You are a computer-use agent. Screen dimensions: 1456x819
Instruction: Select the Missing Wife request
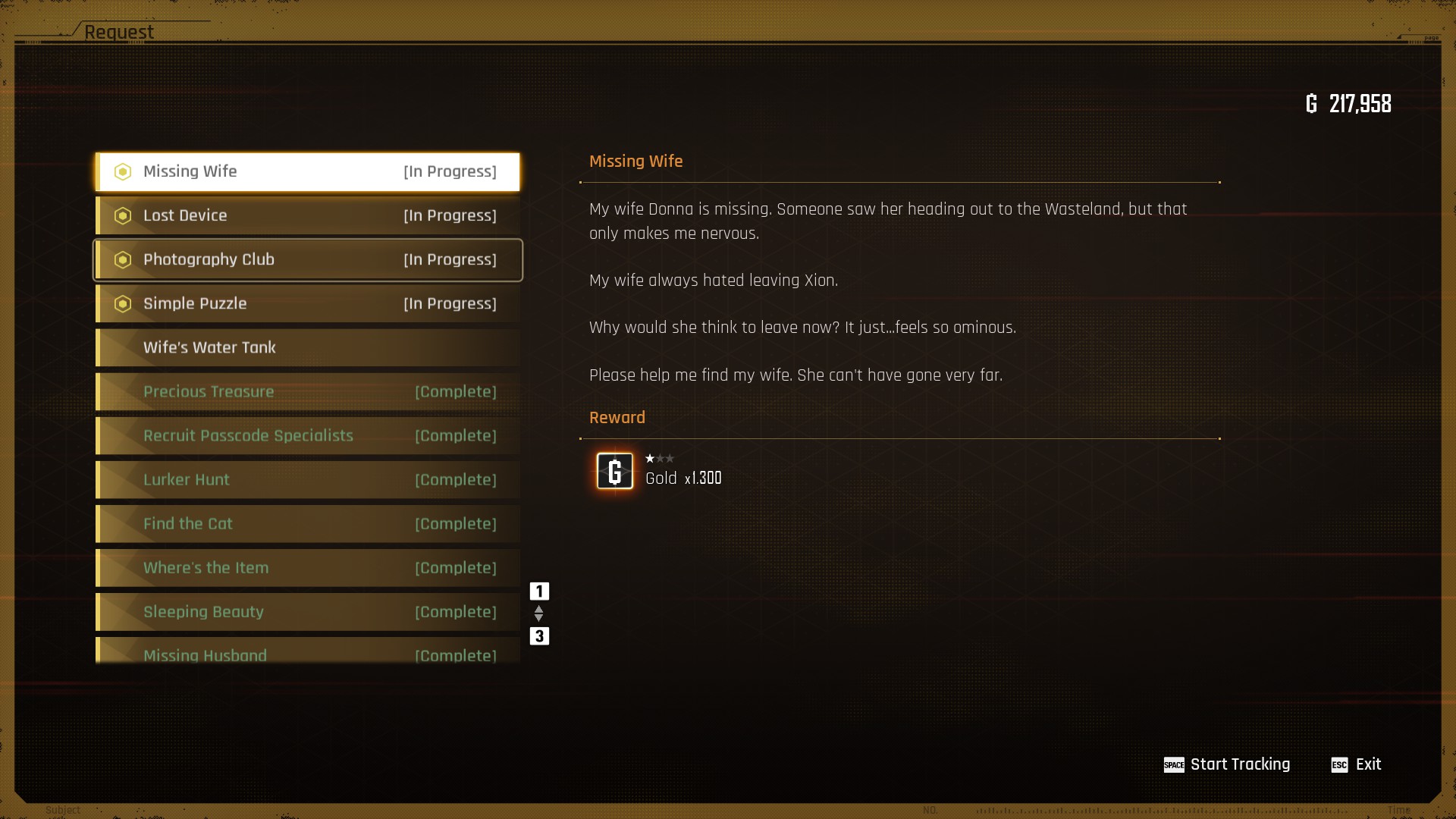[307, 172]
